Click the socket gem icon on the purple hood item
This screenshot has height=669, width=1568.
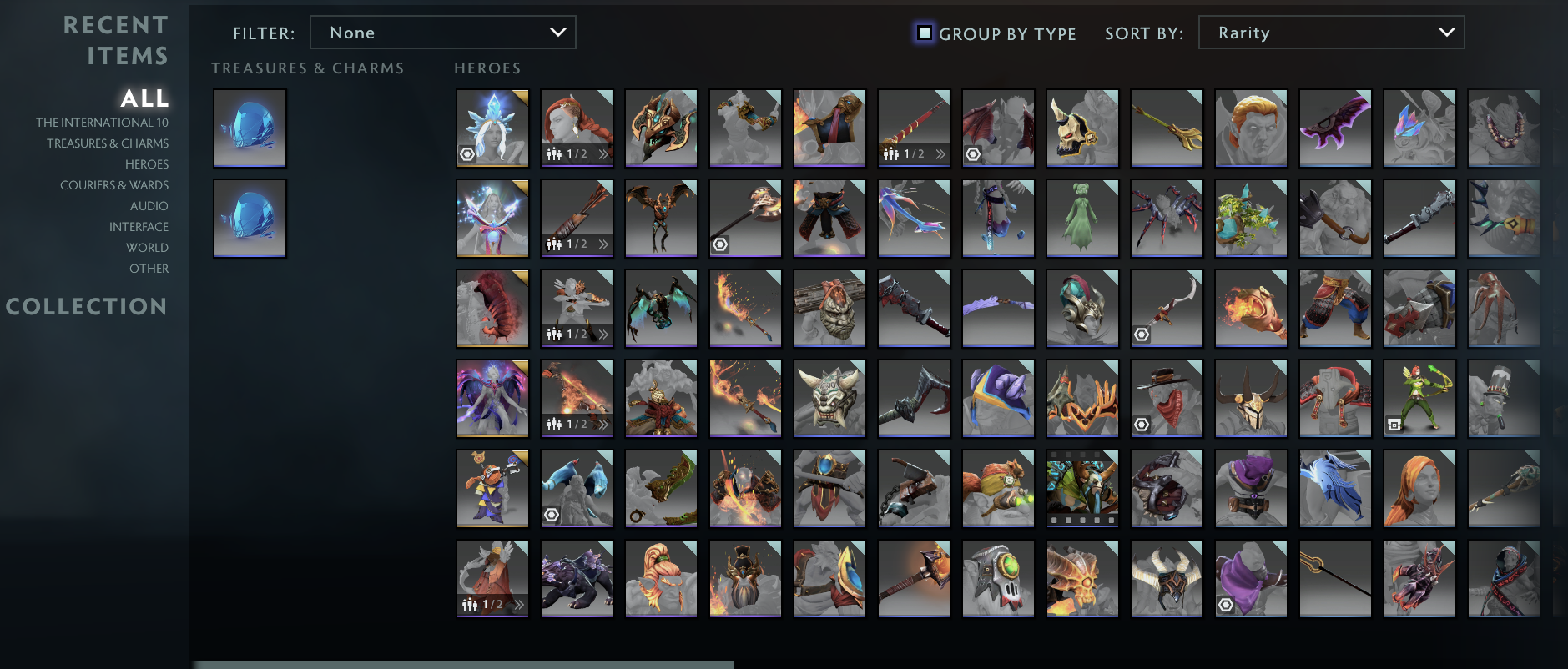click(1226, 604)
